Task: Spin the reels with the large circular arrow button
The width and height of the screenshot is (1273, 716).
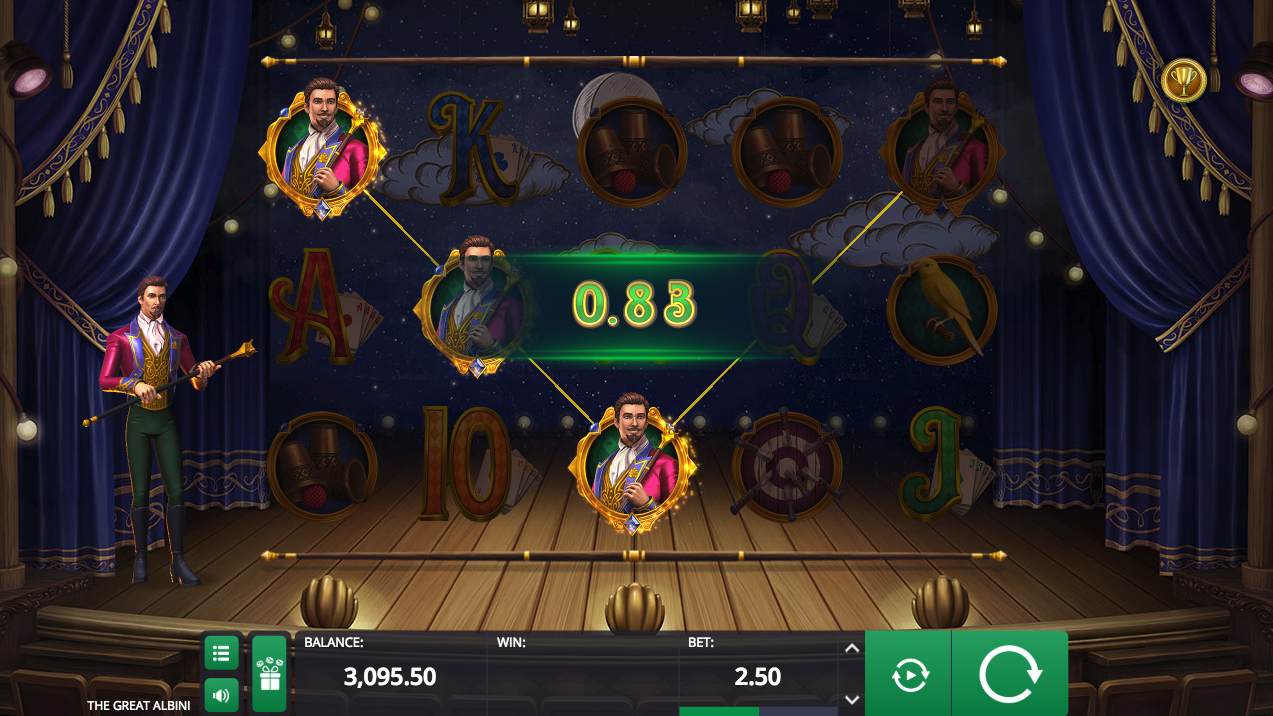Action: 1010,675
